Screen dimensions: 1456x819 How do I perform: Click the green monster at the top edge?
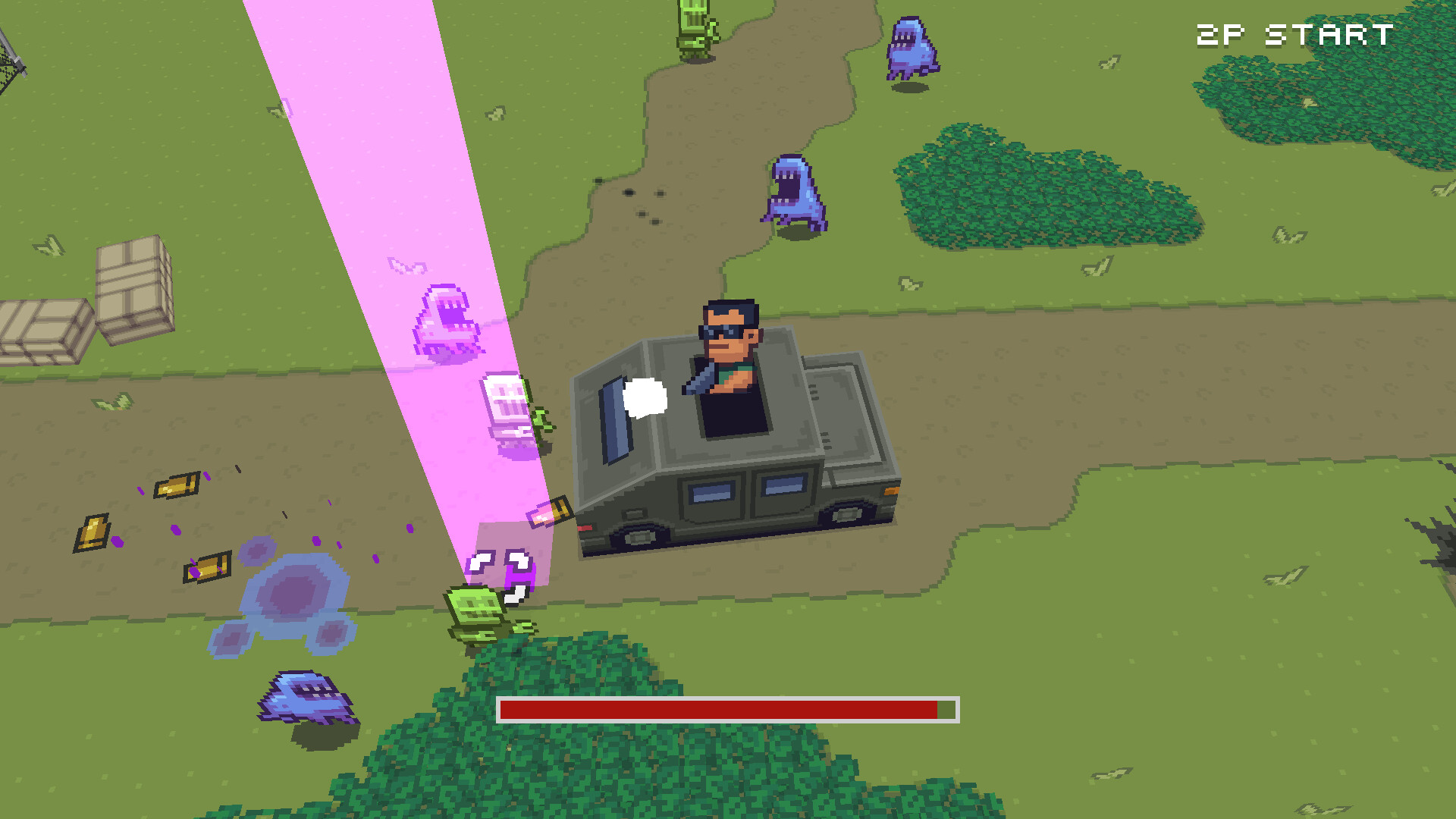click(694, 30)
